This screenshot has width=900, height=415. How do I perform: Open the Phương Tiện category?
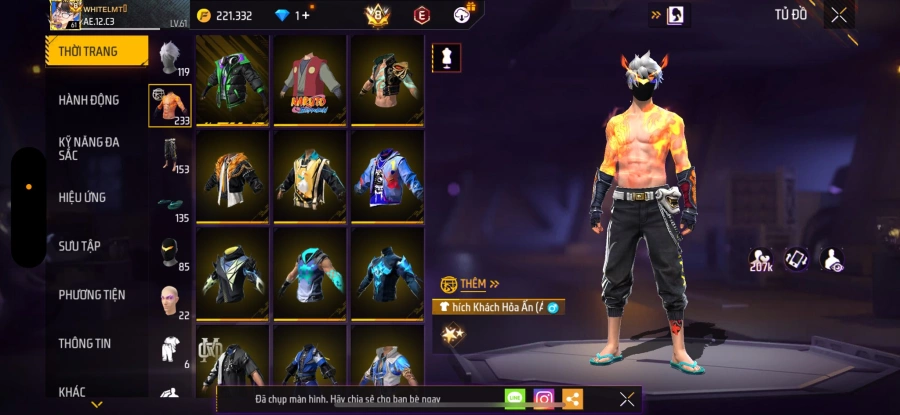coord(92,295)
